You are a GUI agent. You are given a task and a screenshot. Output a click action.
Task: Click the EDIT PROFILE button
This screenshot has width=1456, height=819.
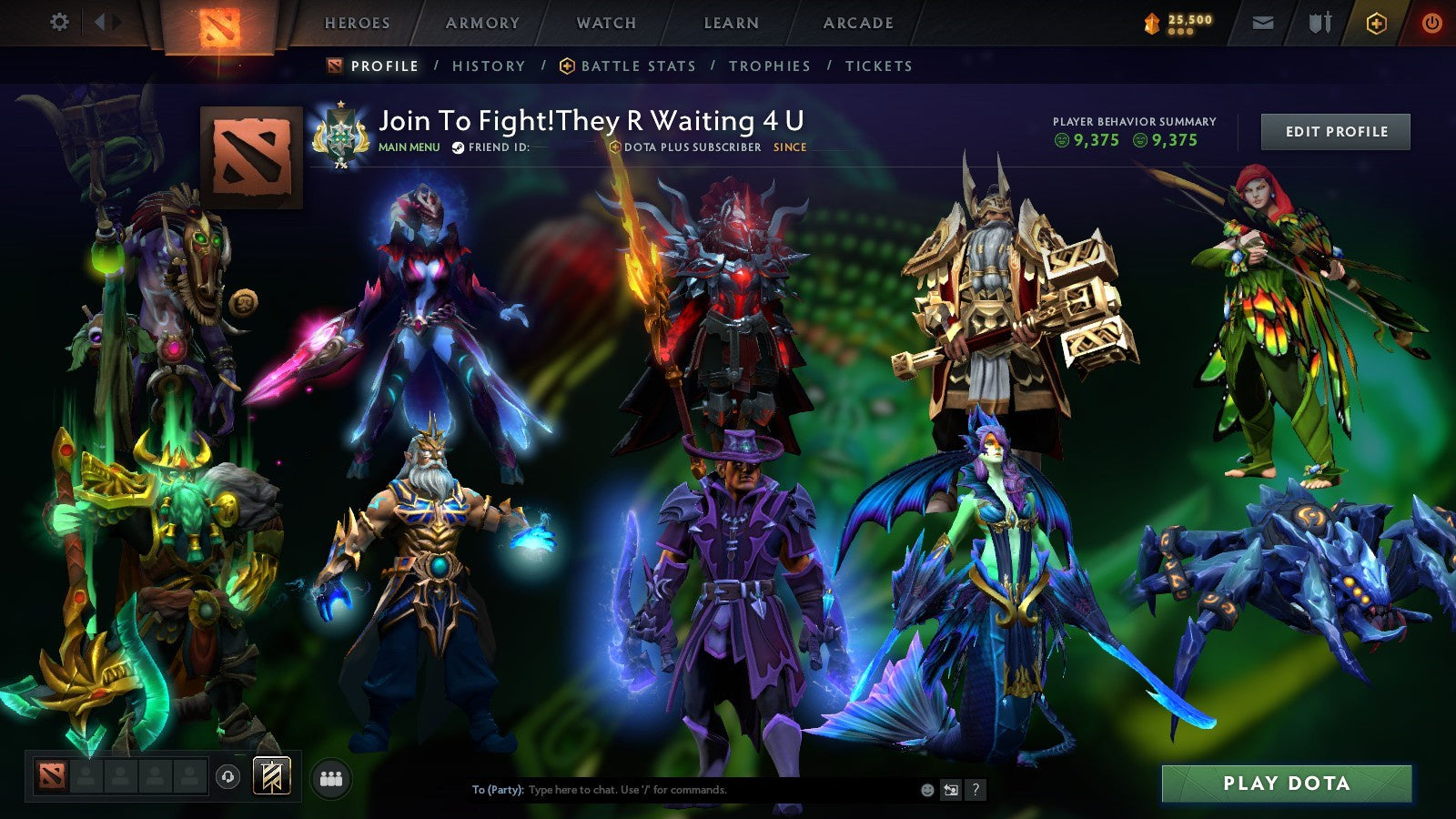tap(1335, 131)
